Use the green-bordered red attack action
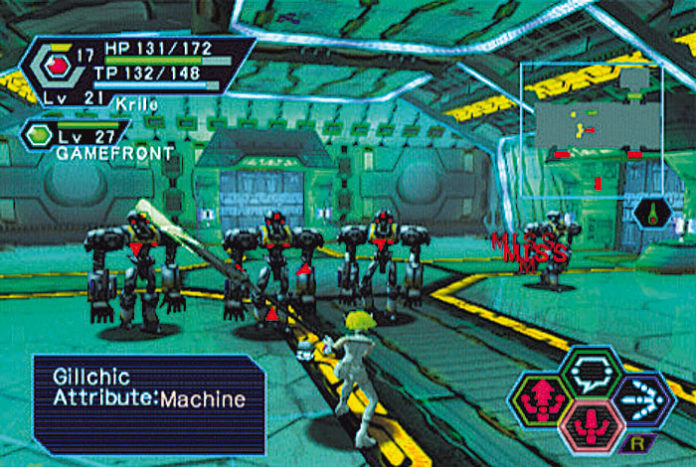696x467 pixels. [x=539, y=398]
